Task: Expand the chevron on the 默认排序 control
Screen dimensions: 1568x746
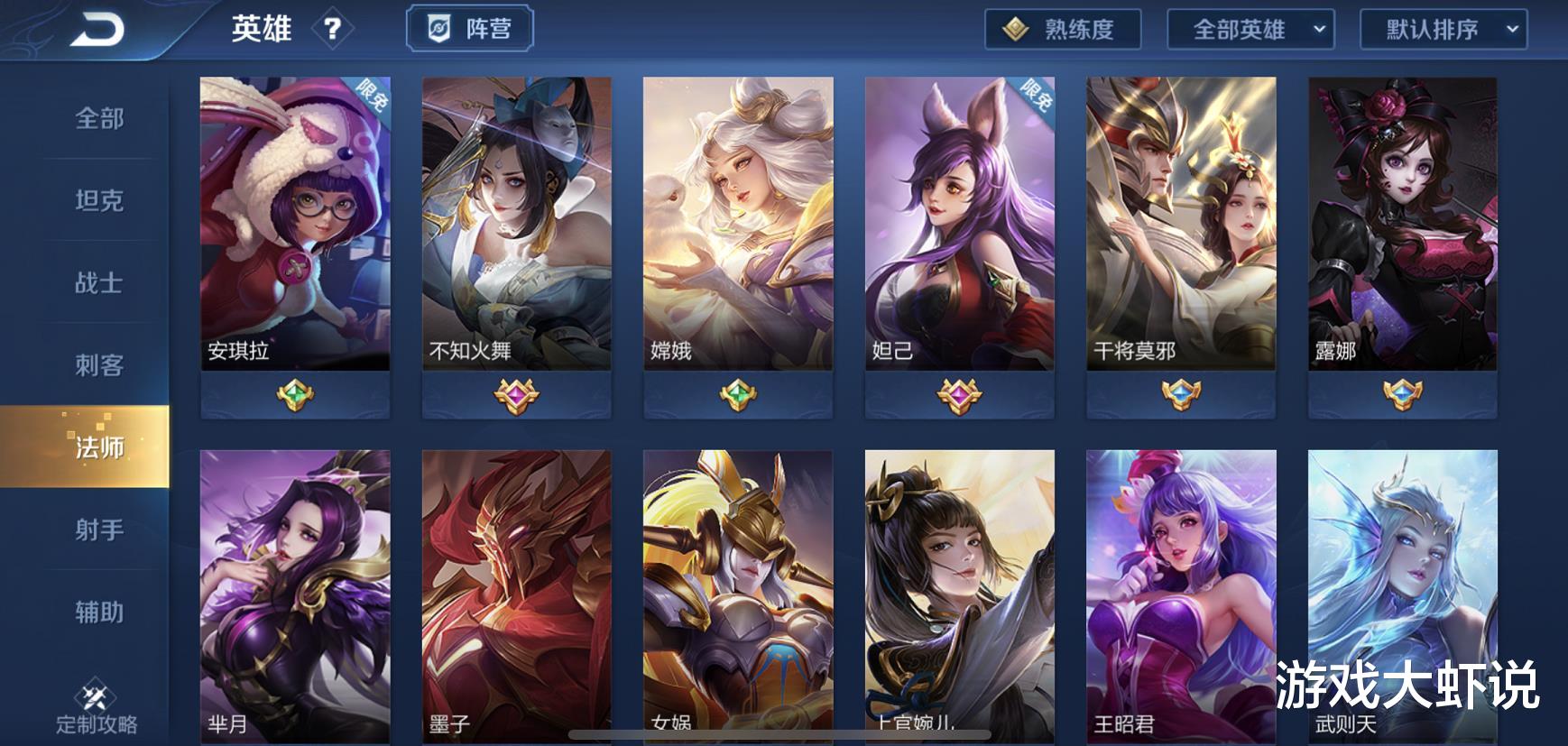Action: [x=1511, y=28]
